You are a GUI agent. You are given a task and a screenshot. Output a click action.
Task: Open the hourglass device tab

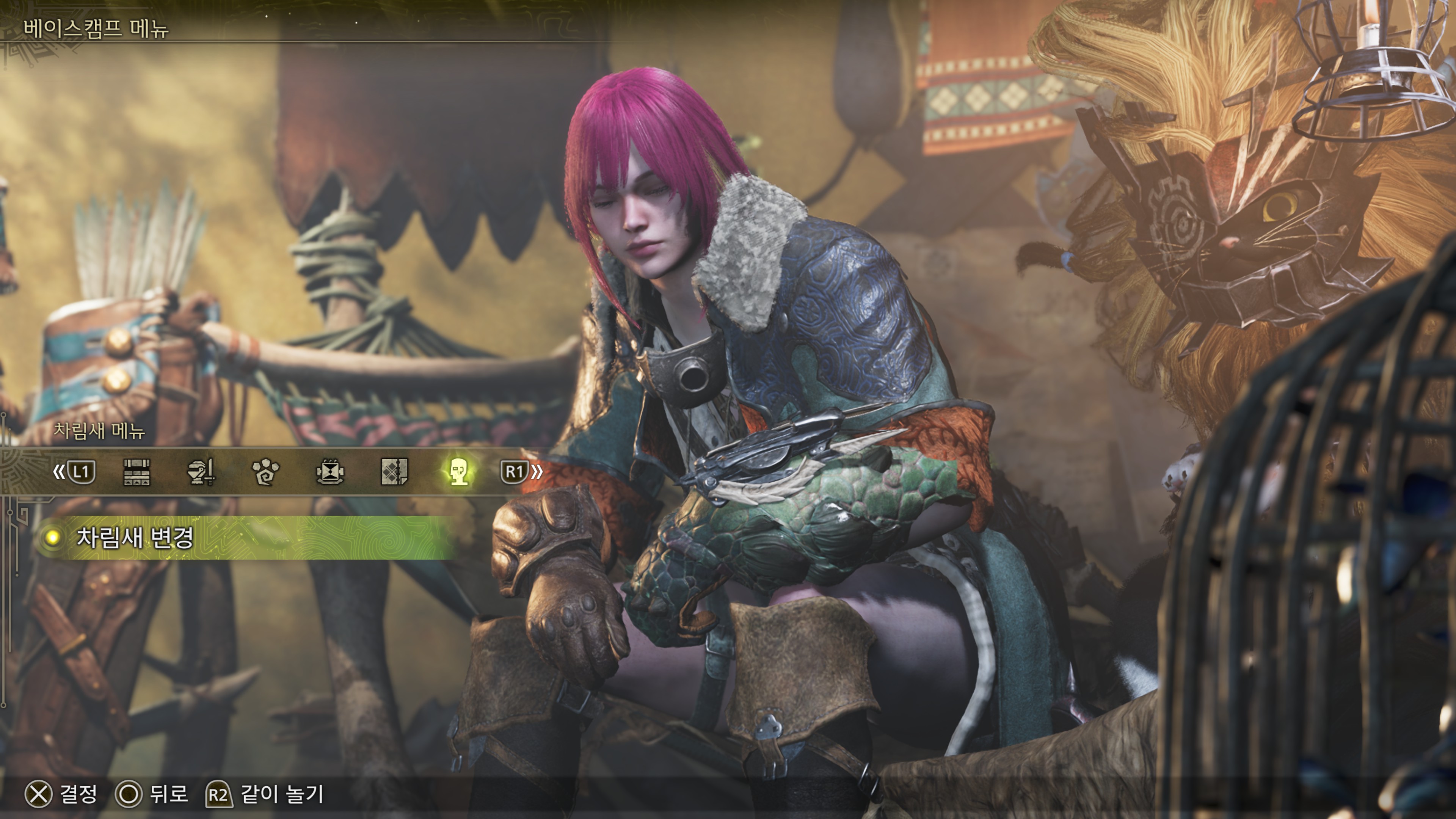click(x=330, y=472)
